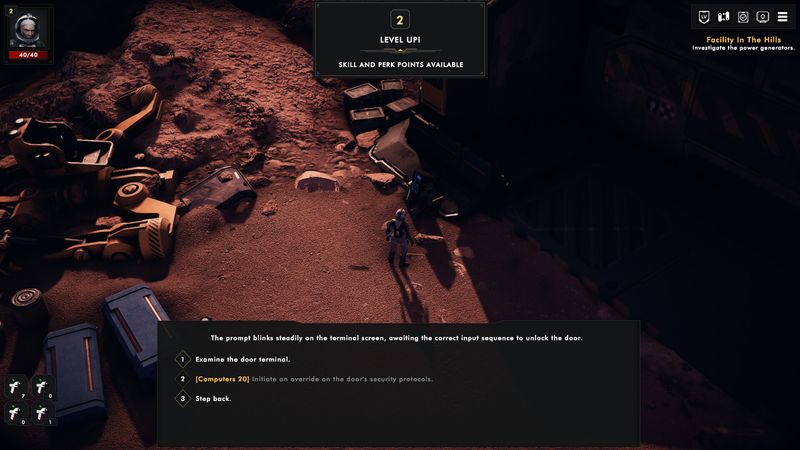Click the level up notification banner
The width and height of the screenshot is (800, 450).
(400, 40)
